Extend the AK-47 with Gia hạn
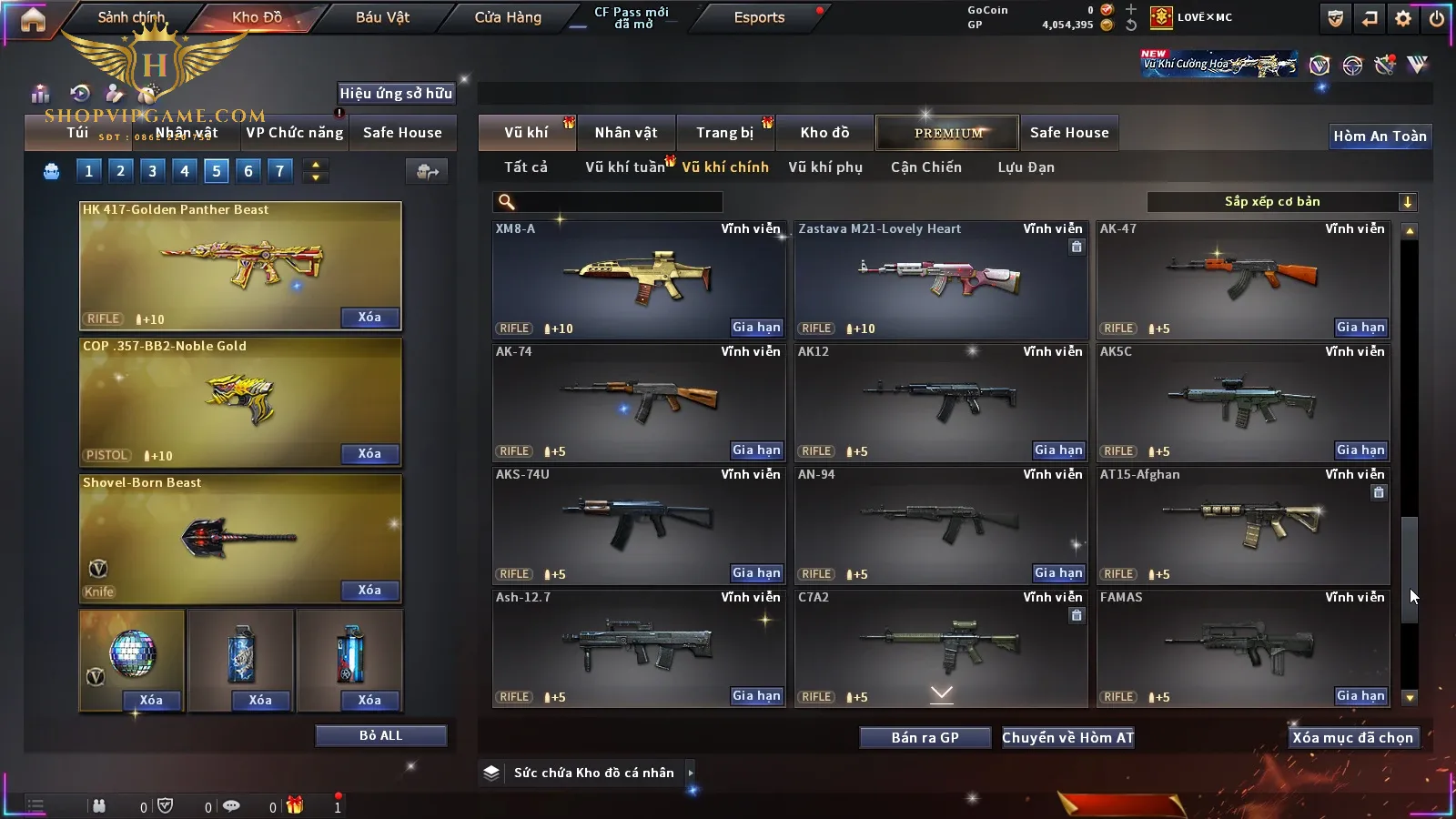The height and width of the screenshot is (819, 1456). coord(1360,328)
